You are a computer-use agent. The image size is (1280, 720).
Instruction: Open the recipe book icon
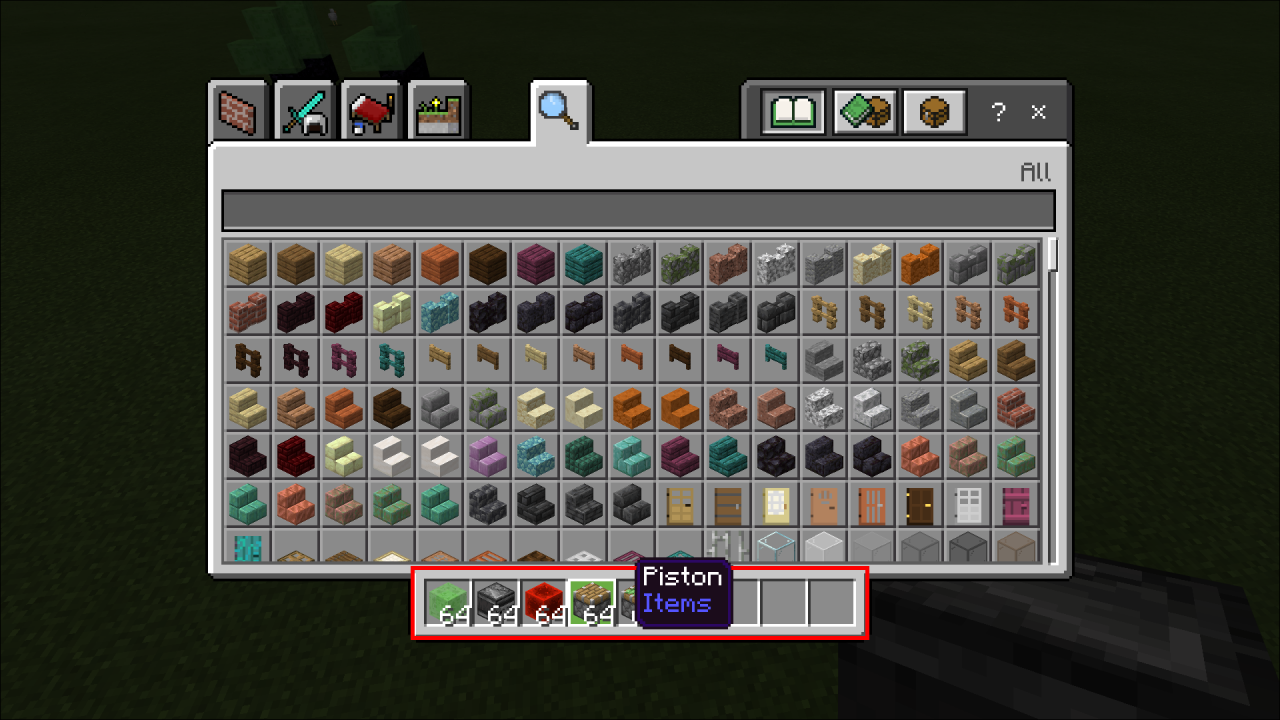[793, 112]
